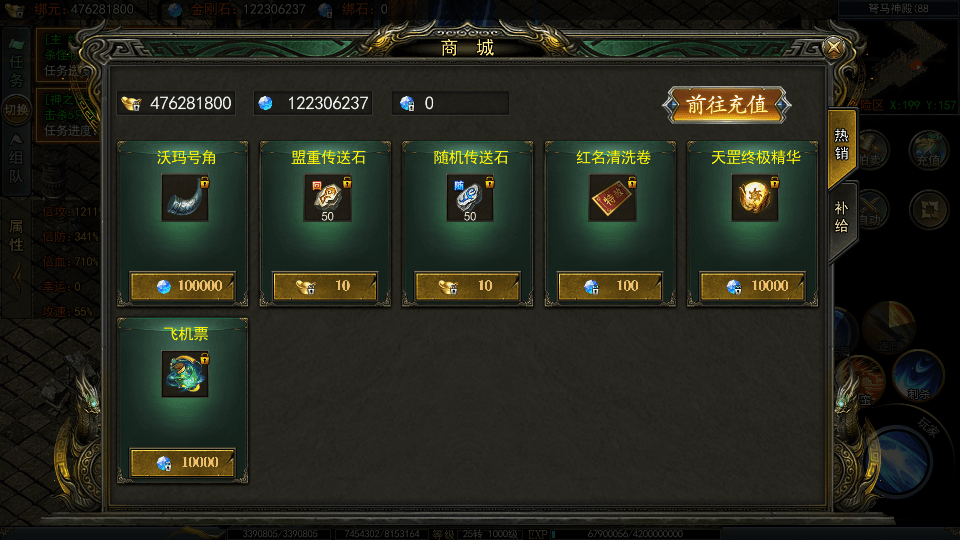Screen dimensions: 960x540
Task: Buy 飞机票 using its price button
Action: (183, 462)
